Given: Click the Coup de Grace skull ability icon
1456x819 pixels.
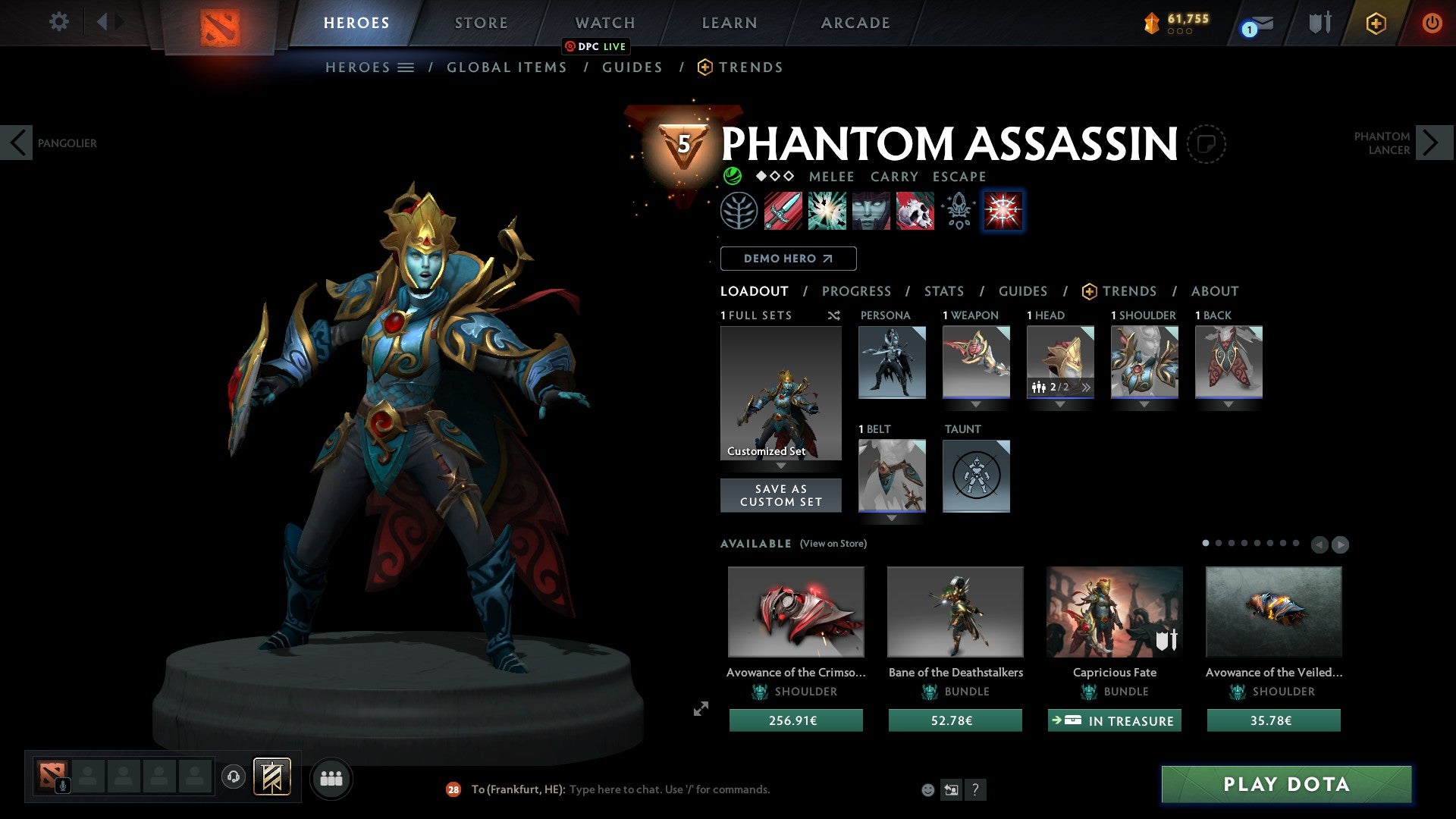Looking at the screenshot, I should click(914, 211).
